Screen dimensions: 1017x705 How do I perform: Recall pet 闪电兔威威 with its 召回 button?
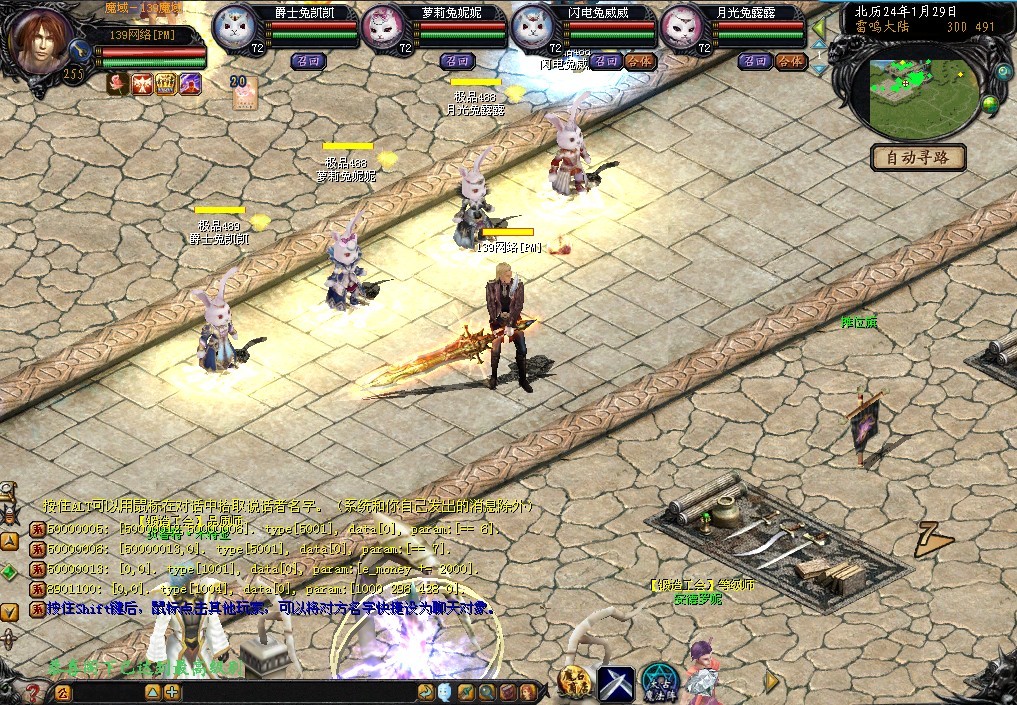[x=605, y=61]
